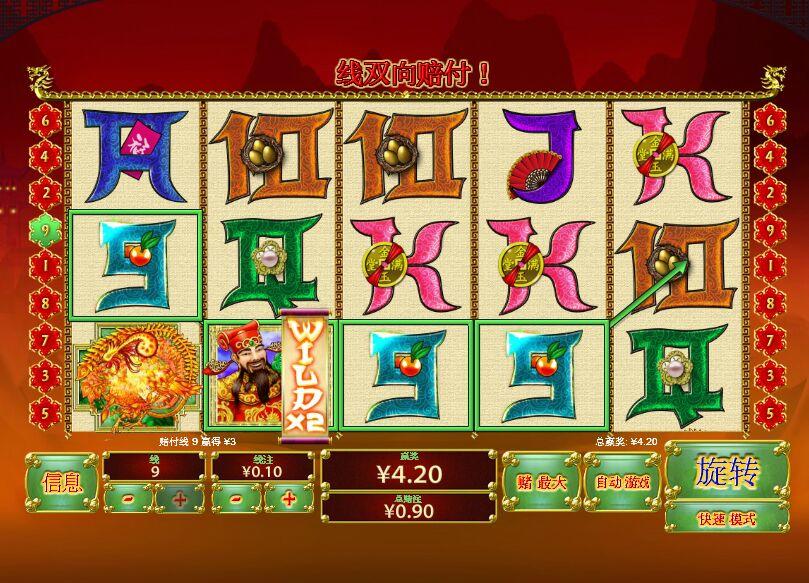Decrease the number of paylines (线)
Image resolution: width=809 pixels, height=583 pixels.
128,498
